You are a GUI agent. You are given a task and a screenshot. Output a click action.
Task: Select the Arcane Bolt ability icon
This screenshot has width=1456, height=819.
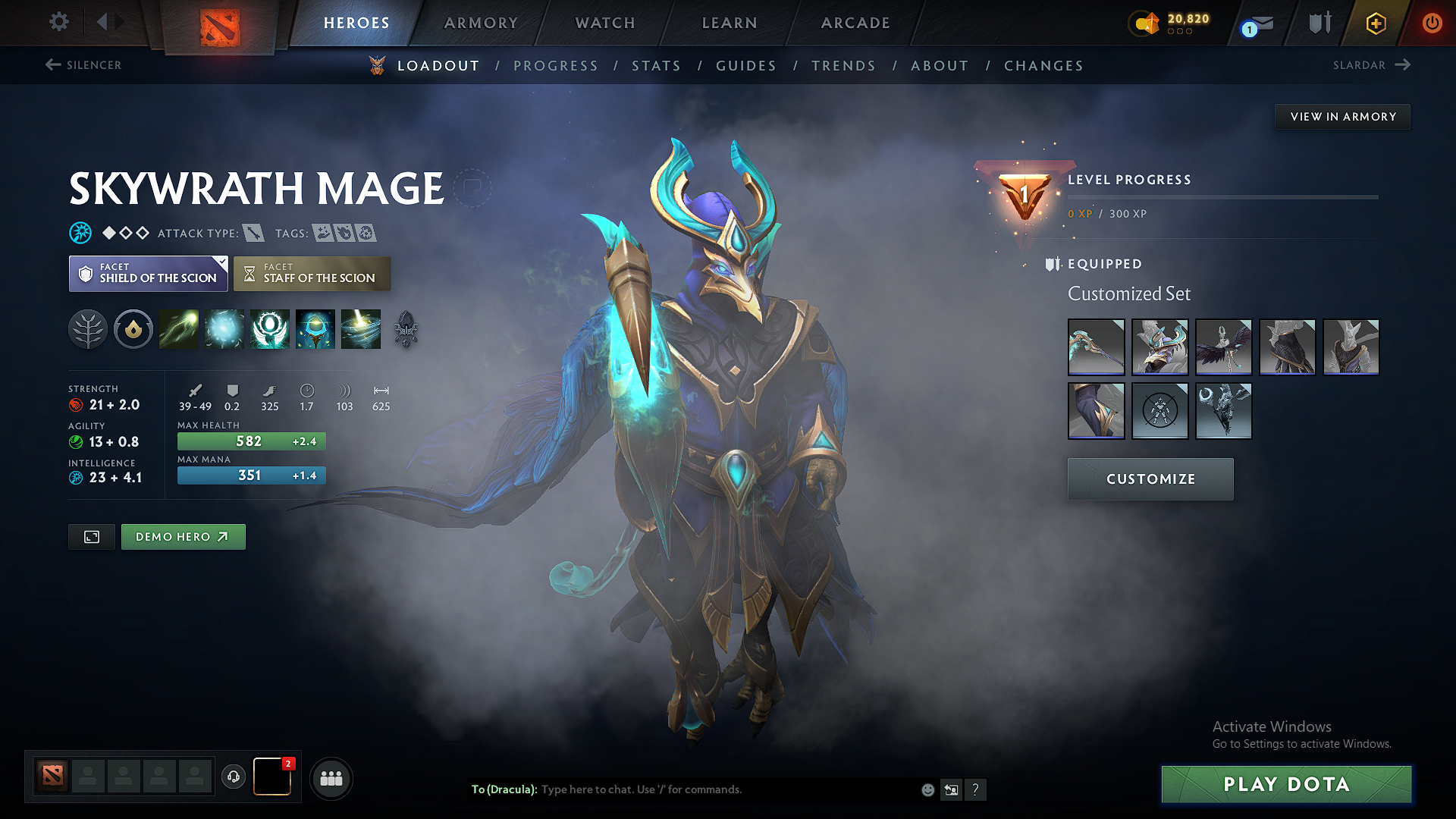click(179, 329)
